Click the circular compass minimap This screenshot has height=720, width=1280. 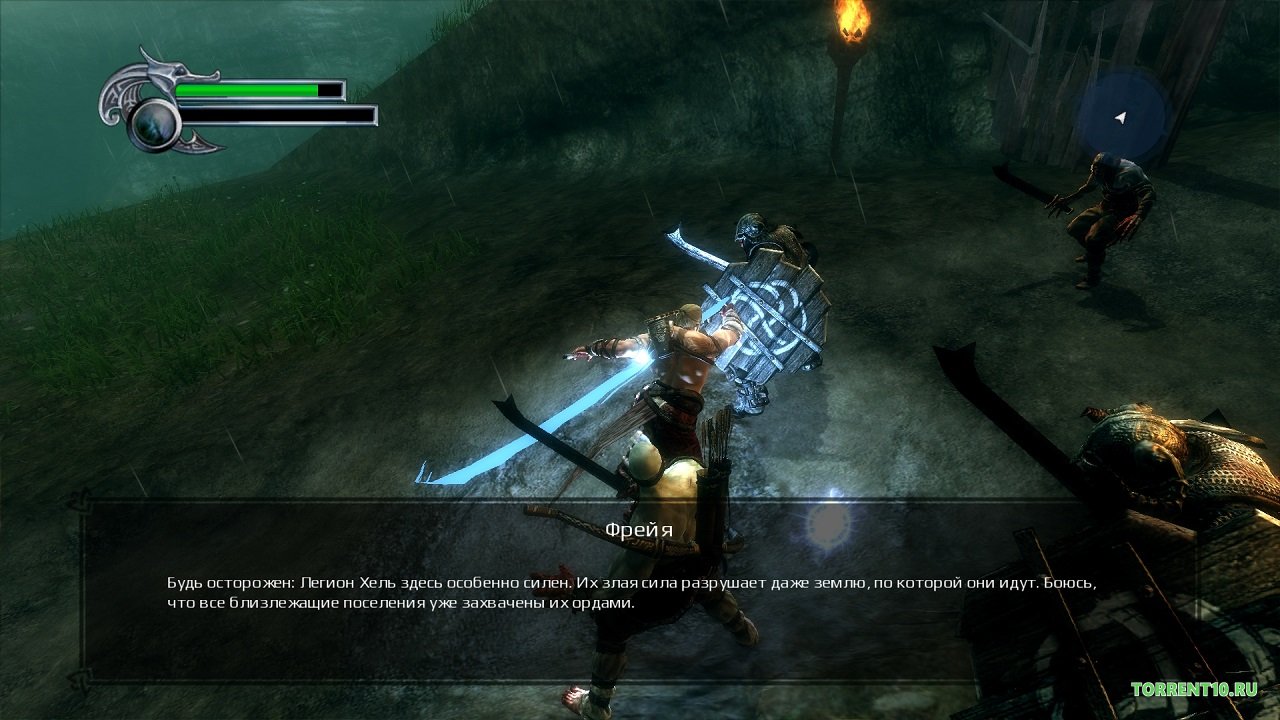pyautogui.click(x=1122, y=118)
